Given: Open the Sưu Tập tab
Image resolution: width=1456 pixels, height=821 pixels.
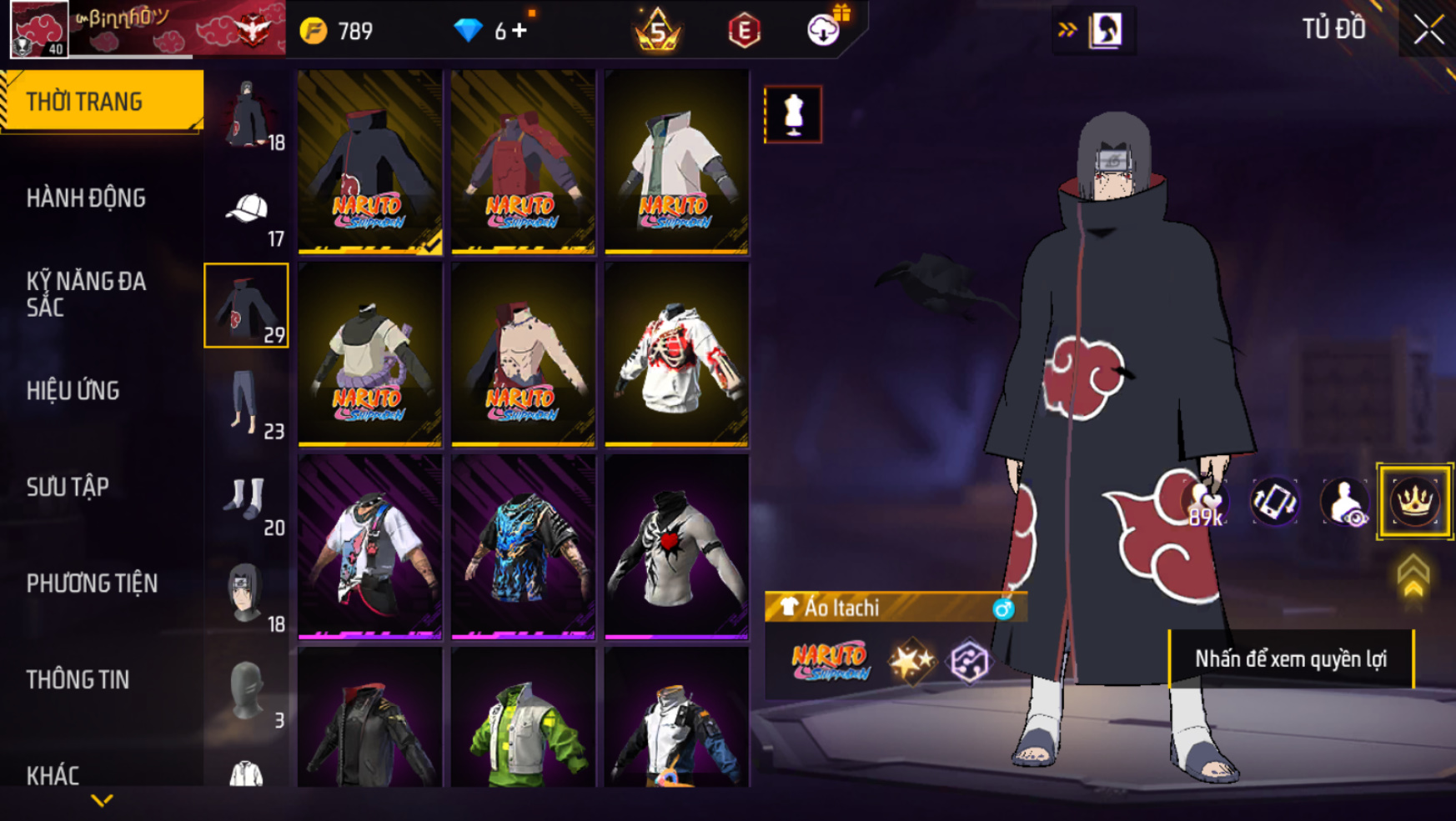Looking at the screenshot, I should tap(68, 487).
